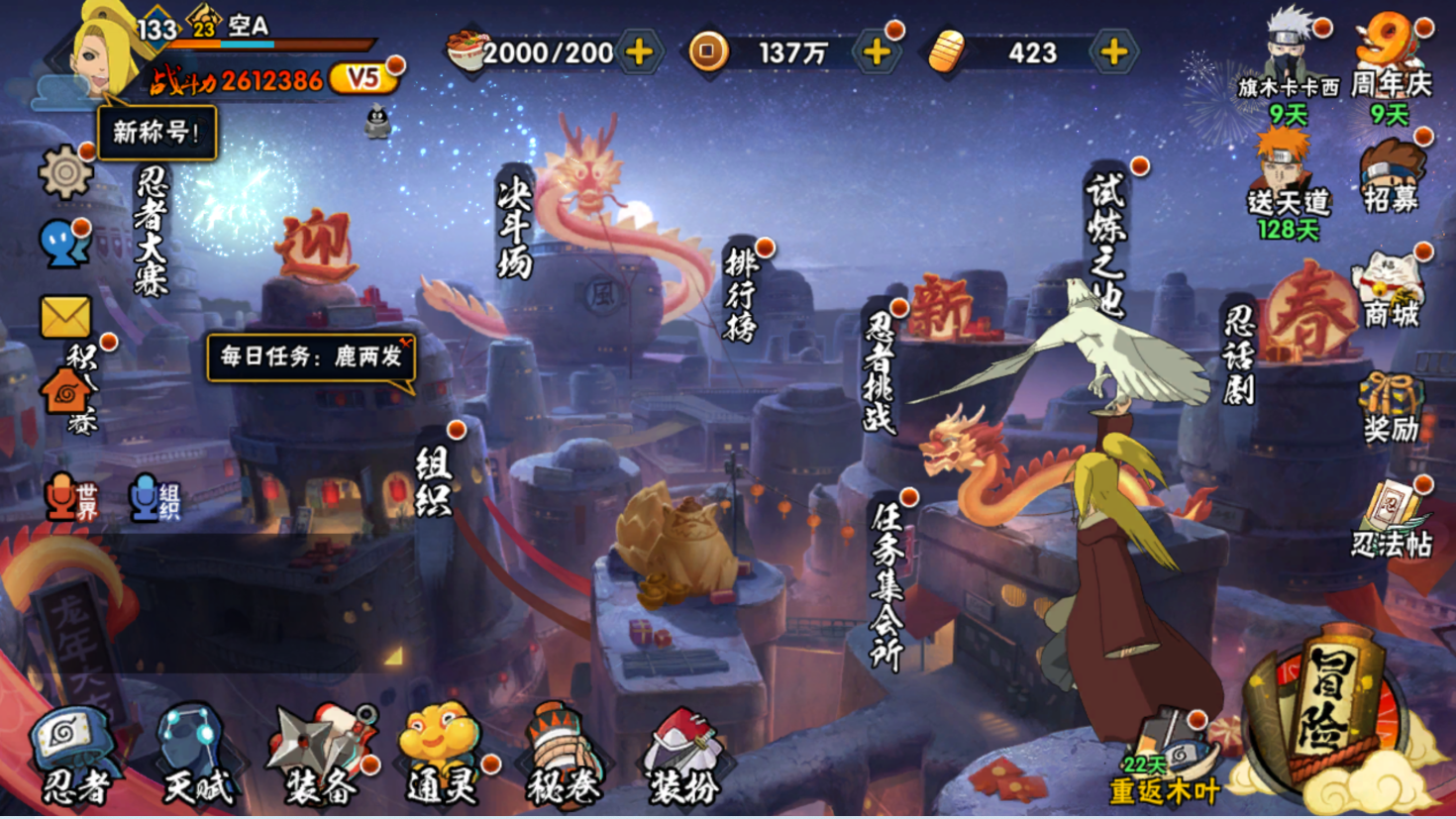Add more ramen stamina with plus button
The image size is (1456, 819).
640,51
